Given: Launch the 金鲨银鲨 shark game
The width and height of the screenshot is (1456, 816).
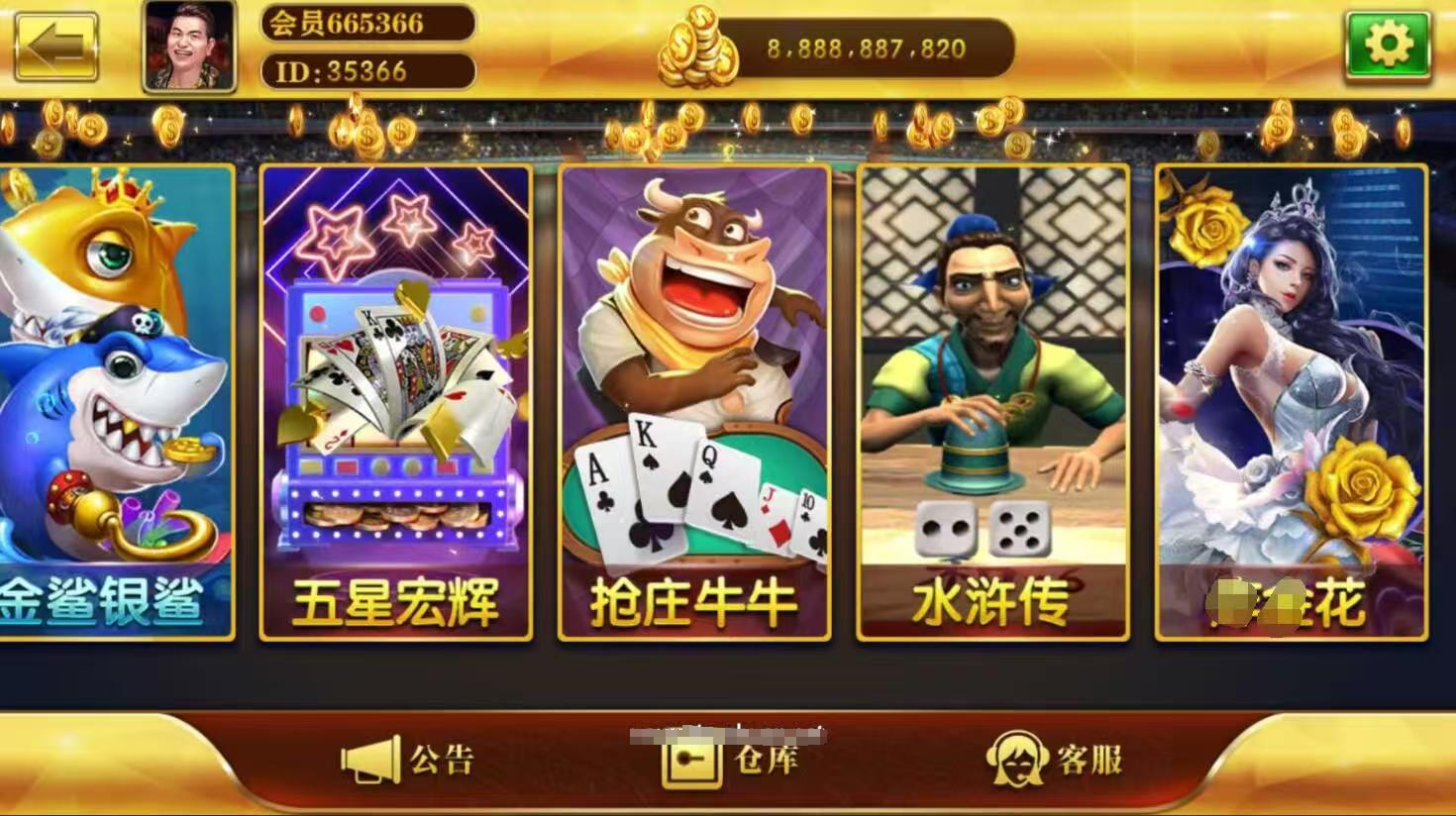Looking at the screenshot, I should (109, 396).
